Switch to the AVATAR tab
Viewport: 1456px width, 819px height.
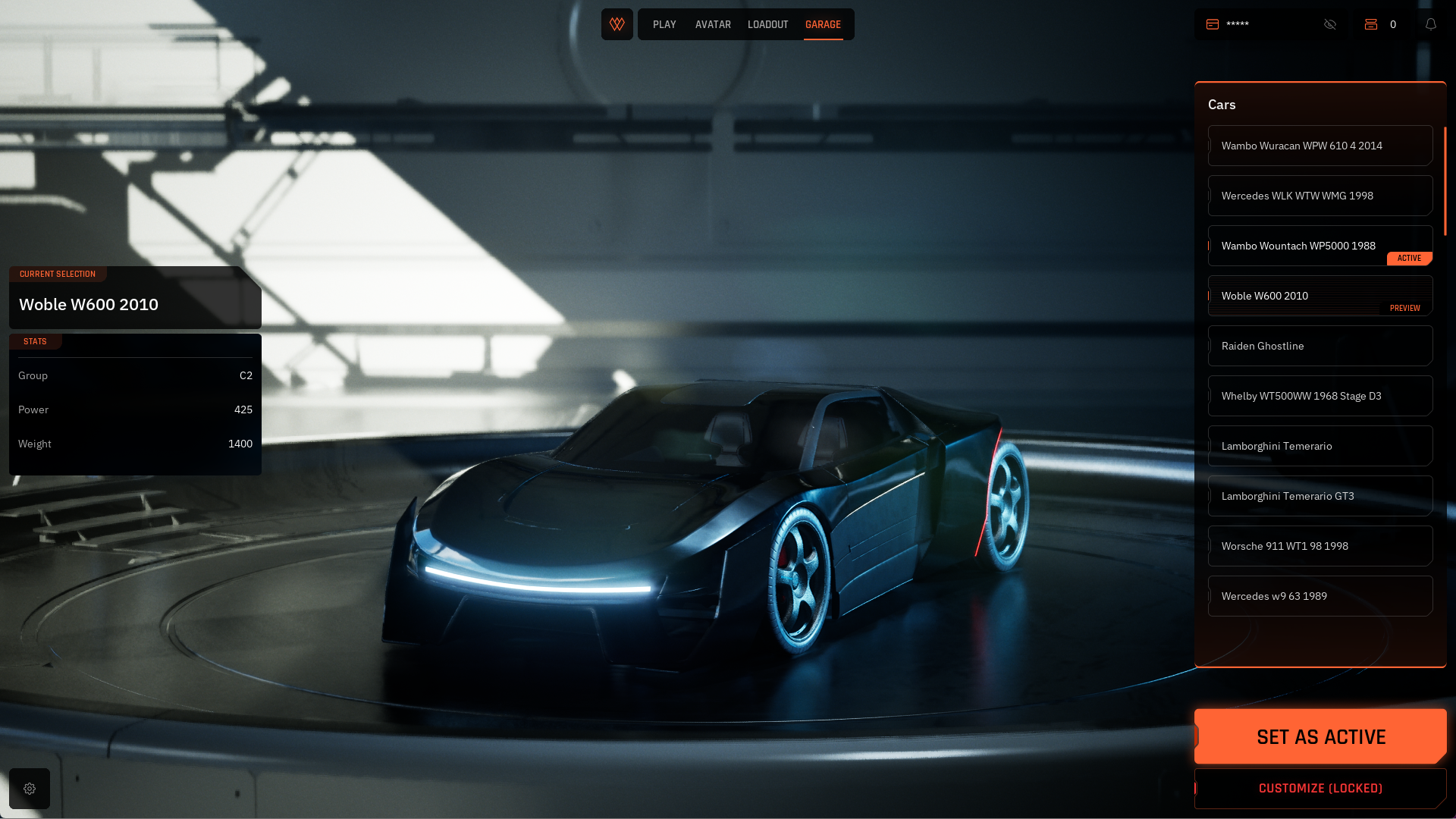[713, 25]
